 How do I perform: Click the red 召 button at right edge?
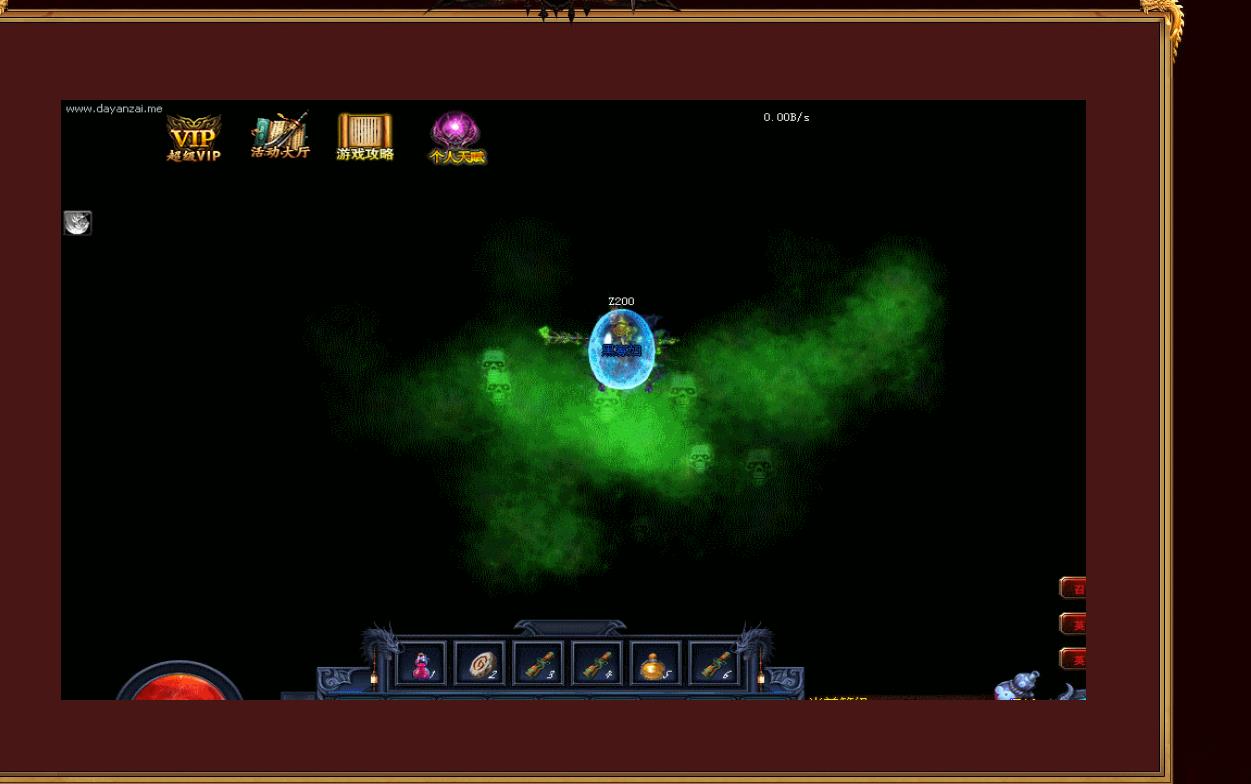pyautogui.click(x=1073, y=588)
